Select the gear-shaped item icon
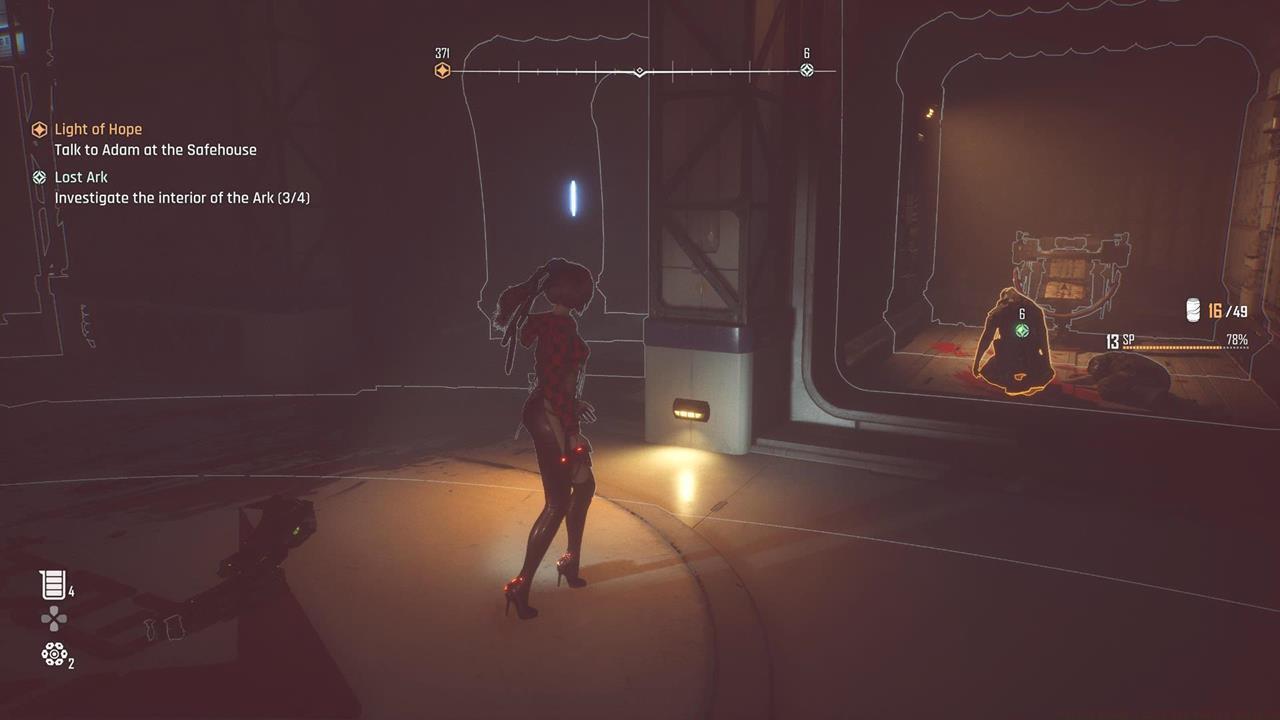This screenshot has width=1280, height=720. [53, 655]
